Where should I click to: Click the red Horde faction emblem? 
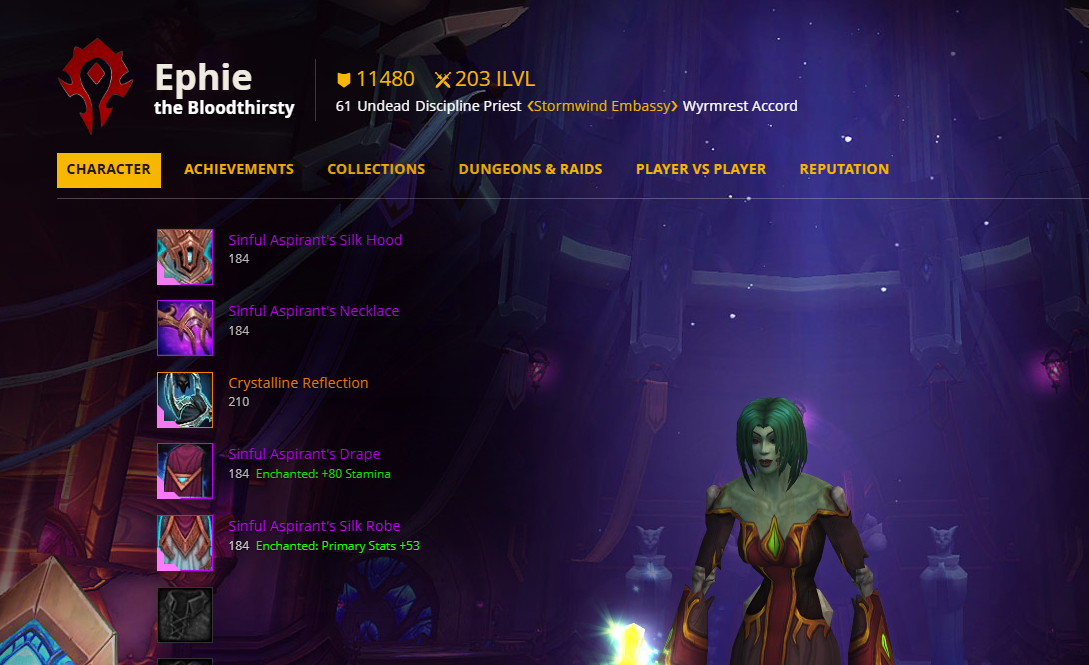click(96, 86)
